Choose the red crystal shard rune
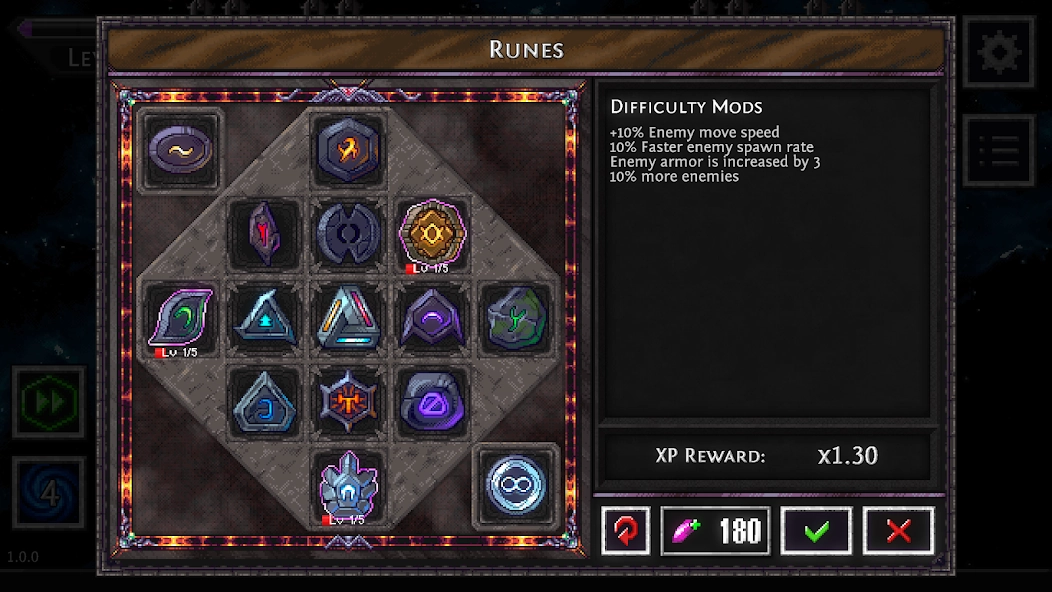The height and width of the screenshot is (592, 1052). coord(265,233)
